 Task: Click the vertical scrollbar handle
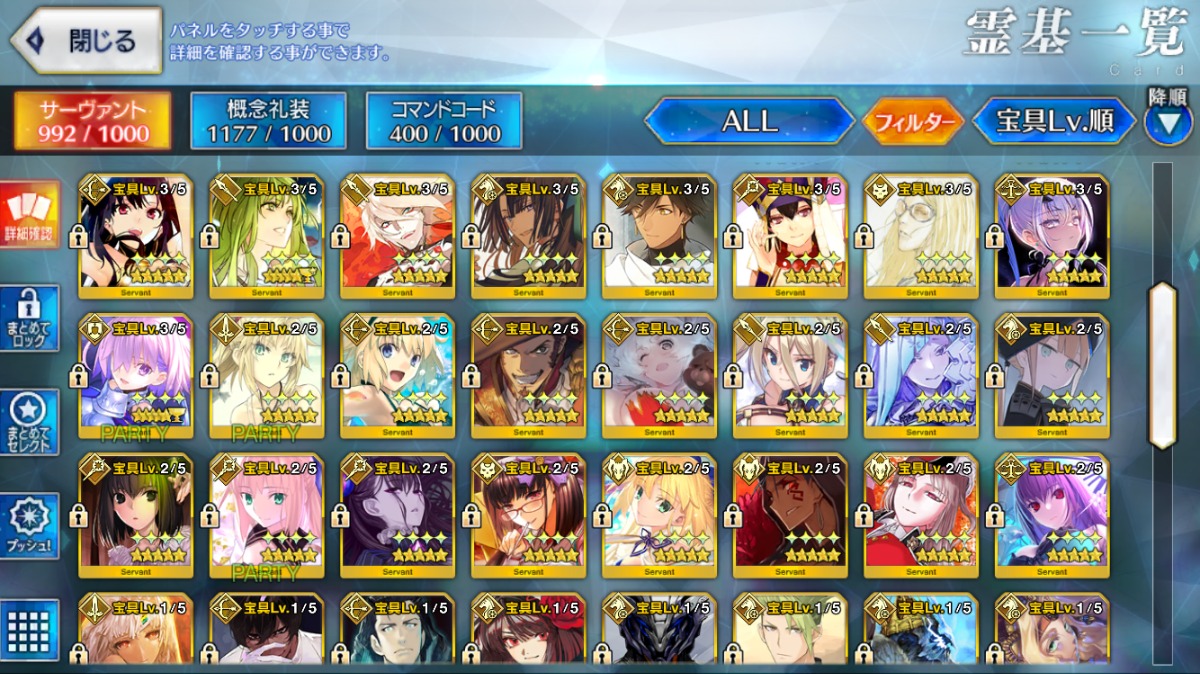(x=1162, y=365)
